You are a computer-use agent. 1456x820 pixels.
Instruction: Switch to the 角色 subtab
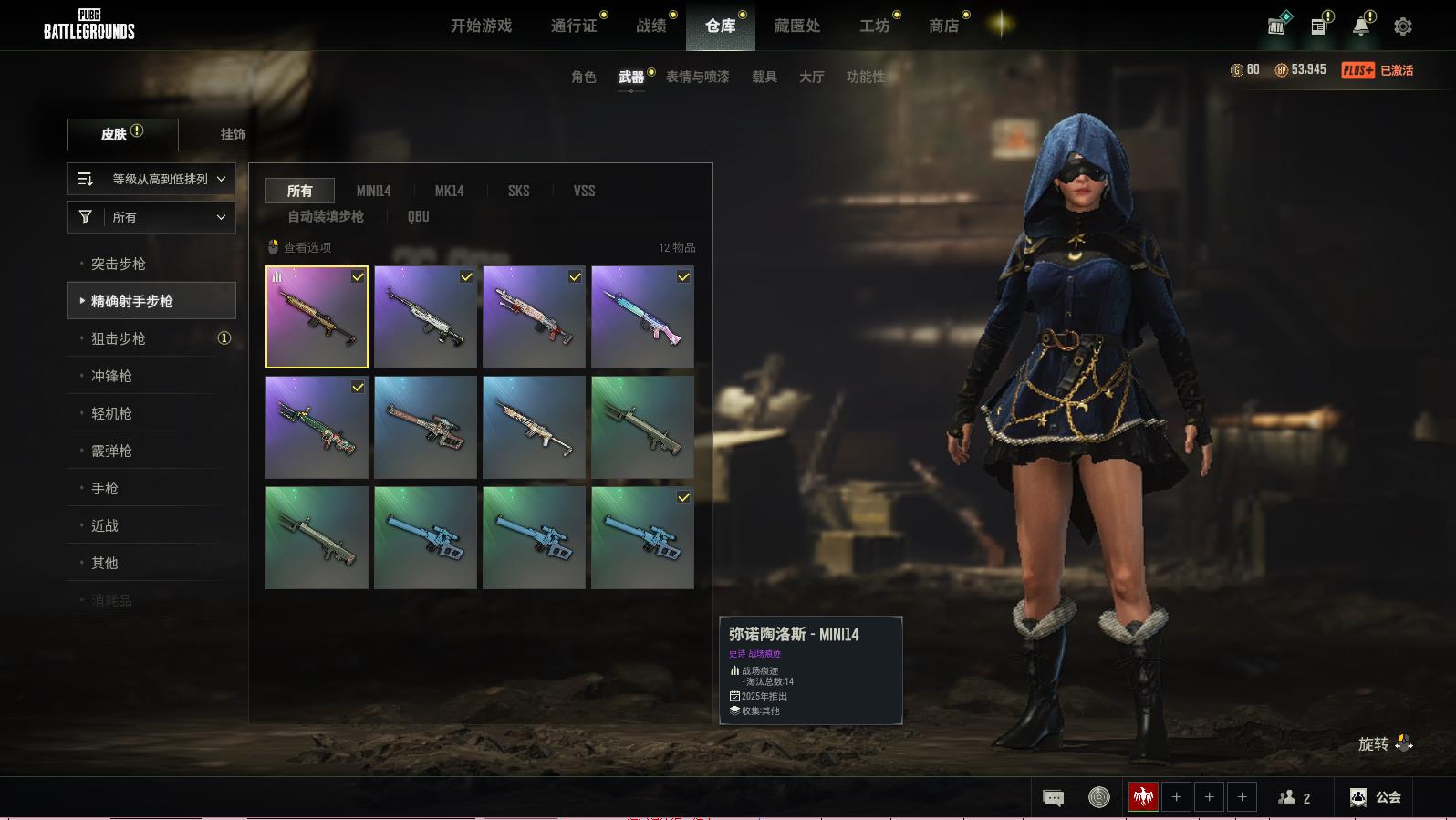click(583, 77)
